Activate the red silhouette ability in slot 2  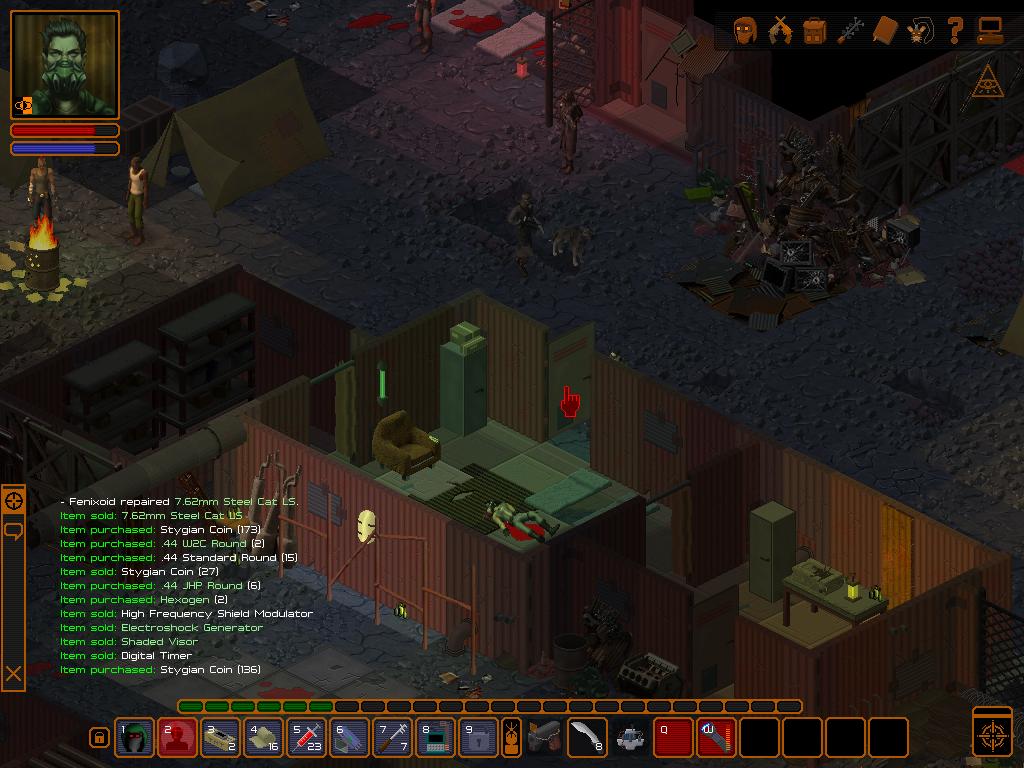(x=178, y=738)
